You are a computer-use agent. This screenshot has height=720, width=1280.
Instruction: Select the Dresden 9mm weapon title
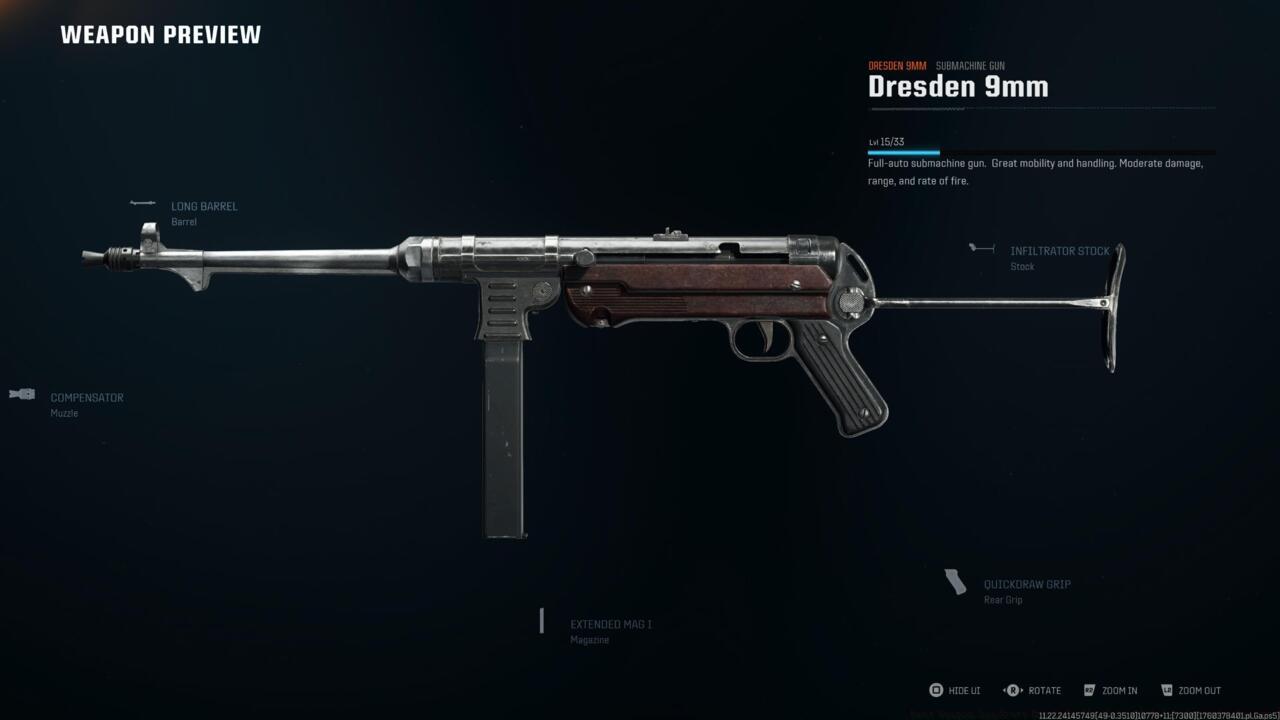[x=958, y=87]
